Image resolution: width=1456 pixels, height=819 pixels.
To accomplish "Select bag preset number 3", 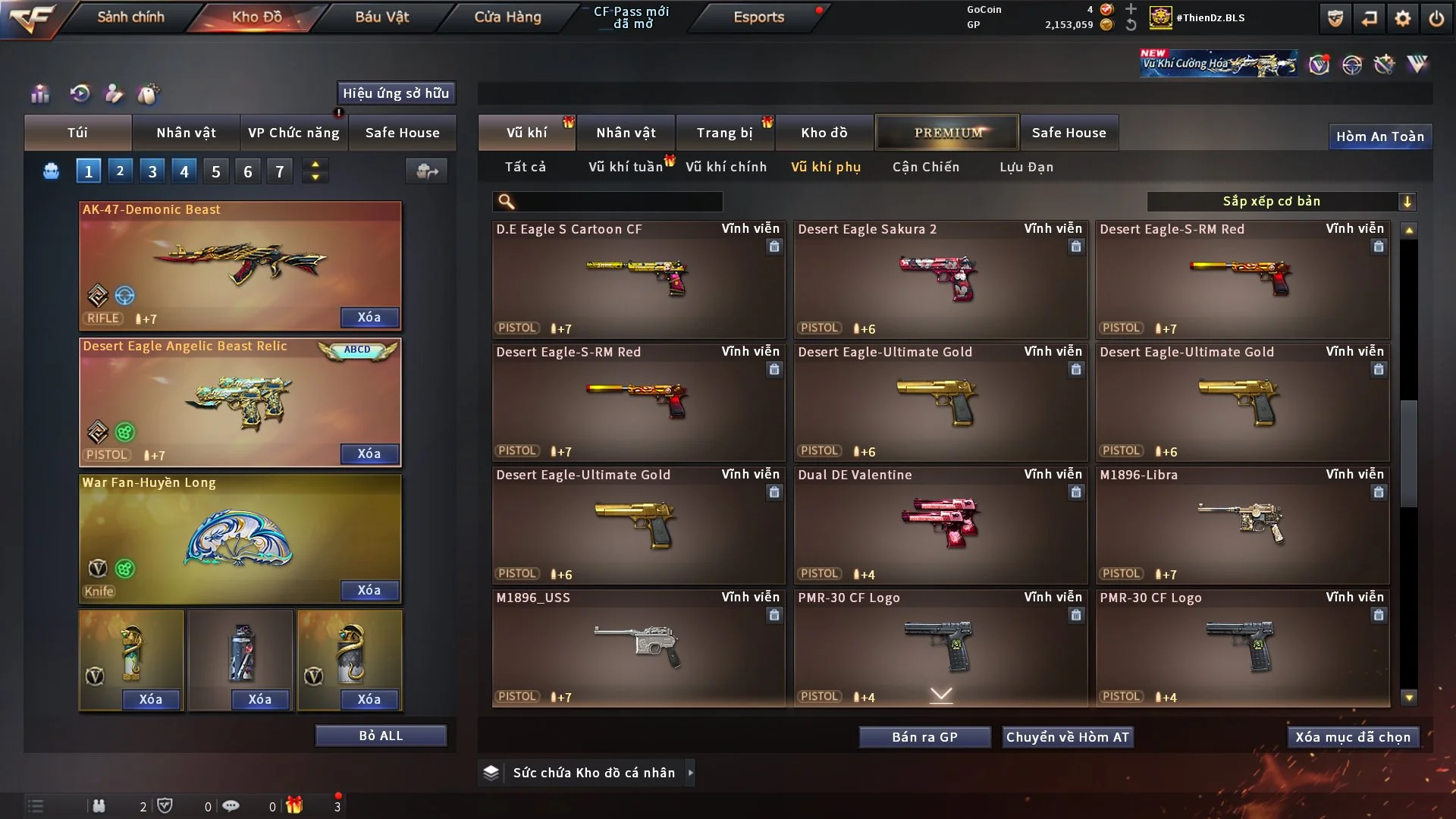I will tap(152, 171).
